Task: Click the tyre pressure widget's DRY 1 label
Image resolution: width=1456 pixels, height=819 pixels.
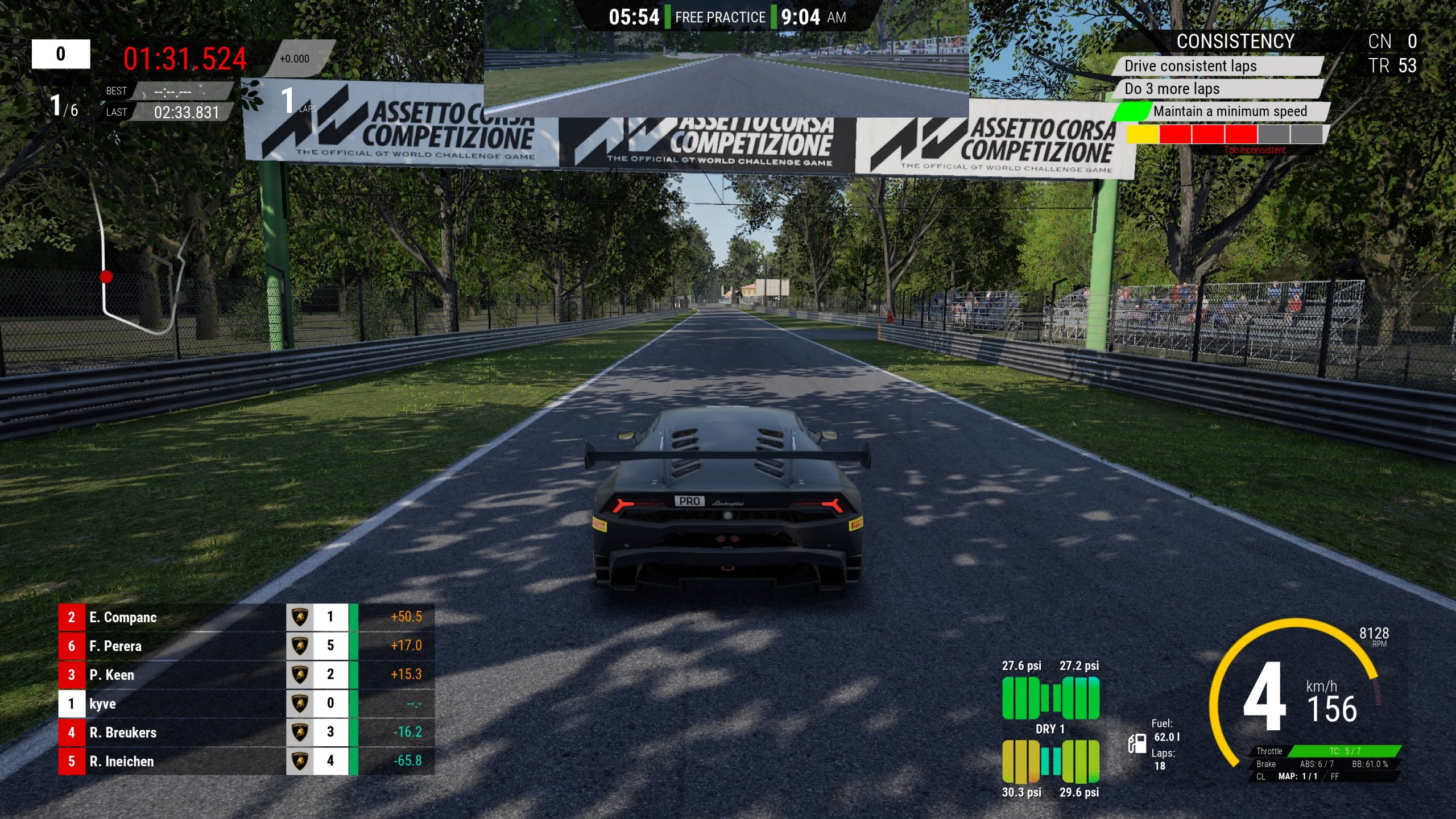Action: pyautogui.click(x=1050, y=729)
